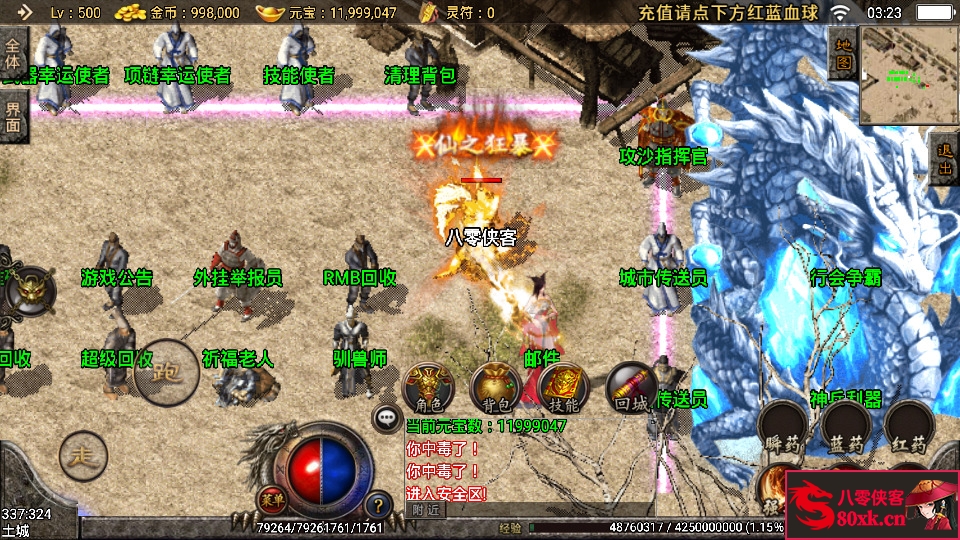
Task: Open the question mark help button
Action: (x=377, y=505)
